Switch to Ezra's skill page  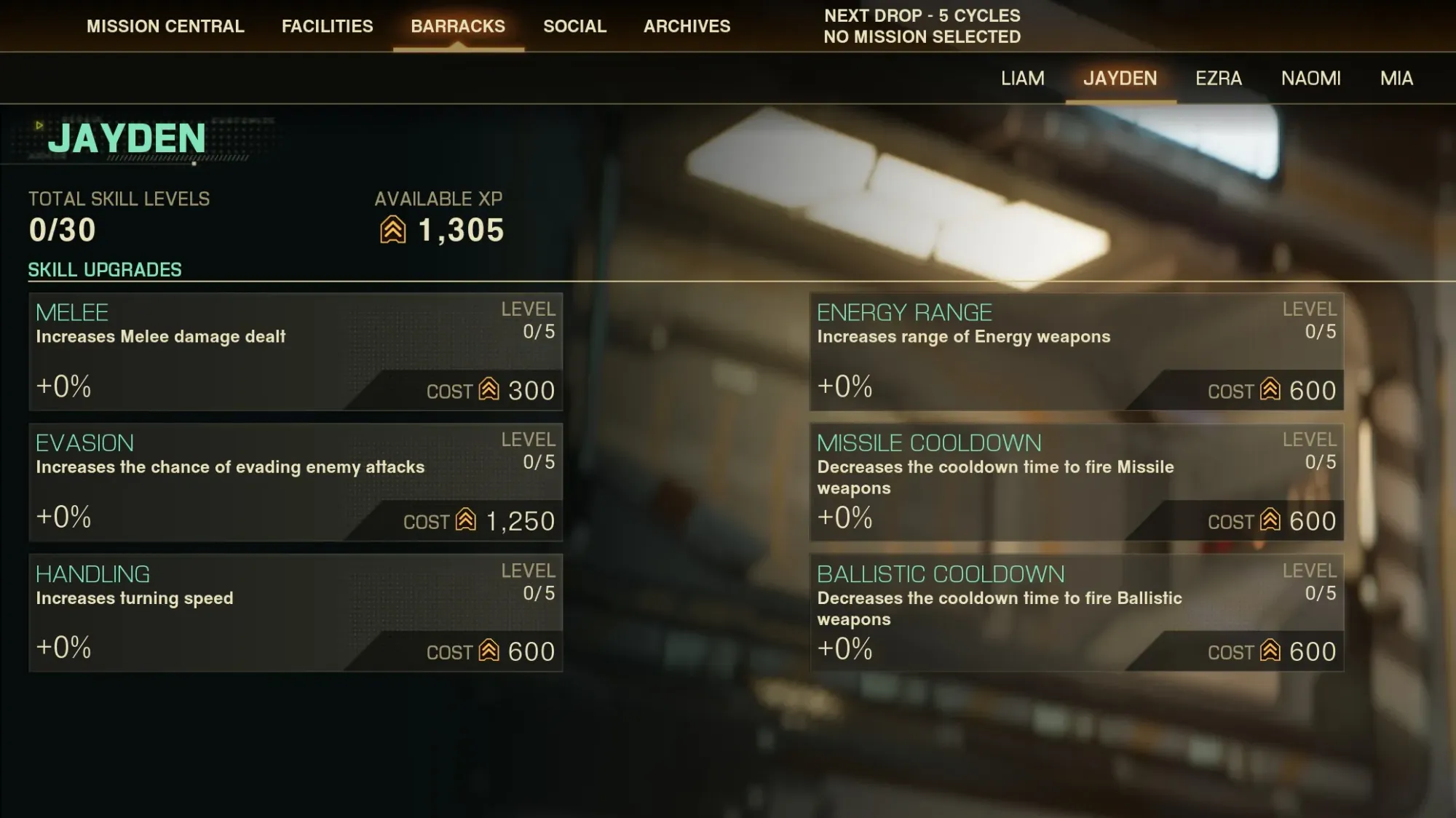1218,79
